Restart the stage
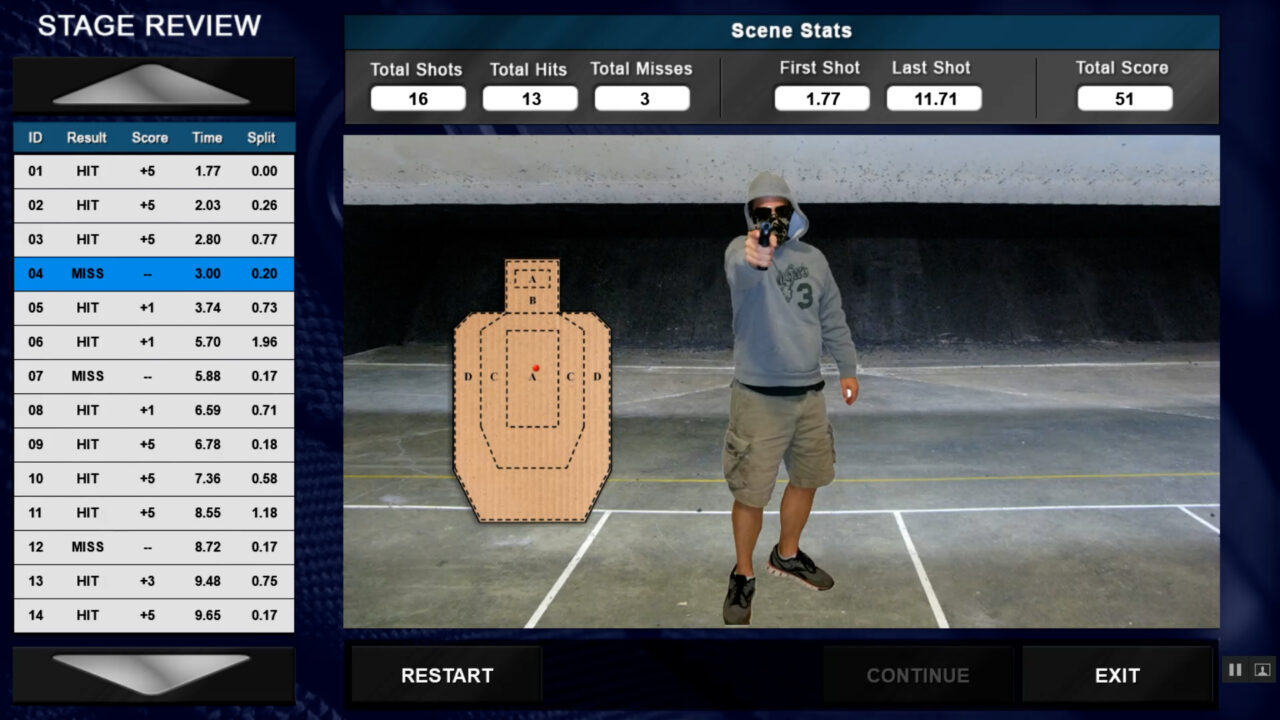Image resolution: width=1280 pixels, height=720 pixels. pyautogui.click(x=446, y=675)
